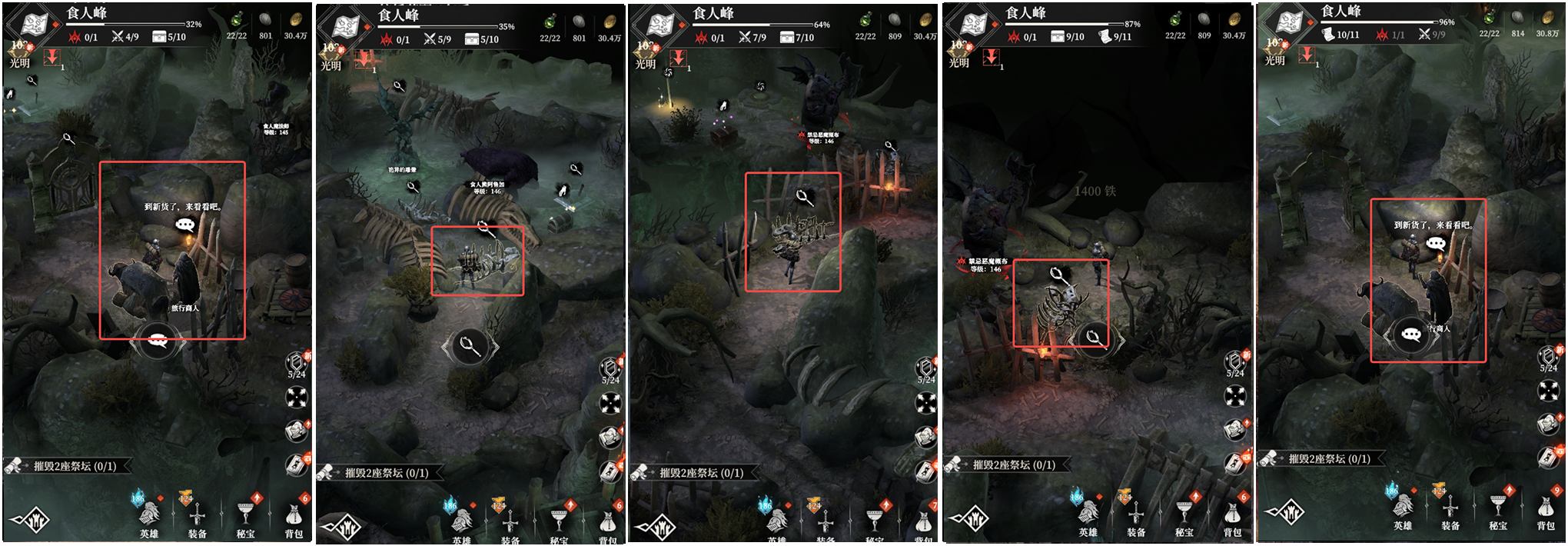Click the four-arrow target icon in the 96% screenshot
1568x546 pixels.
[x=1548, y=391]
